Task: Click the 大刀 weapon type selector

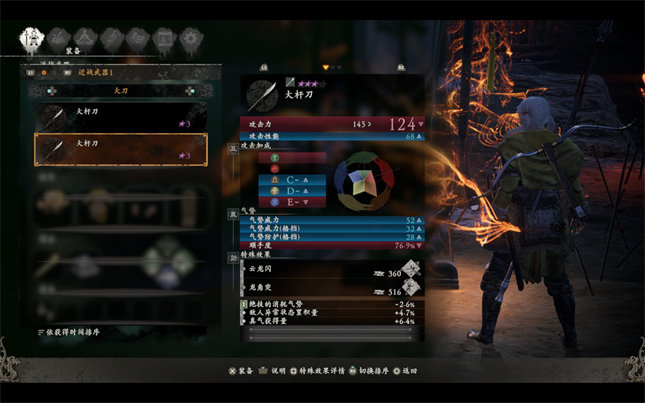Action: point(118,88)
